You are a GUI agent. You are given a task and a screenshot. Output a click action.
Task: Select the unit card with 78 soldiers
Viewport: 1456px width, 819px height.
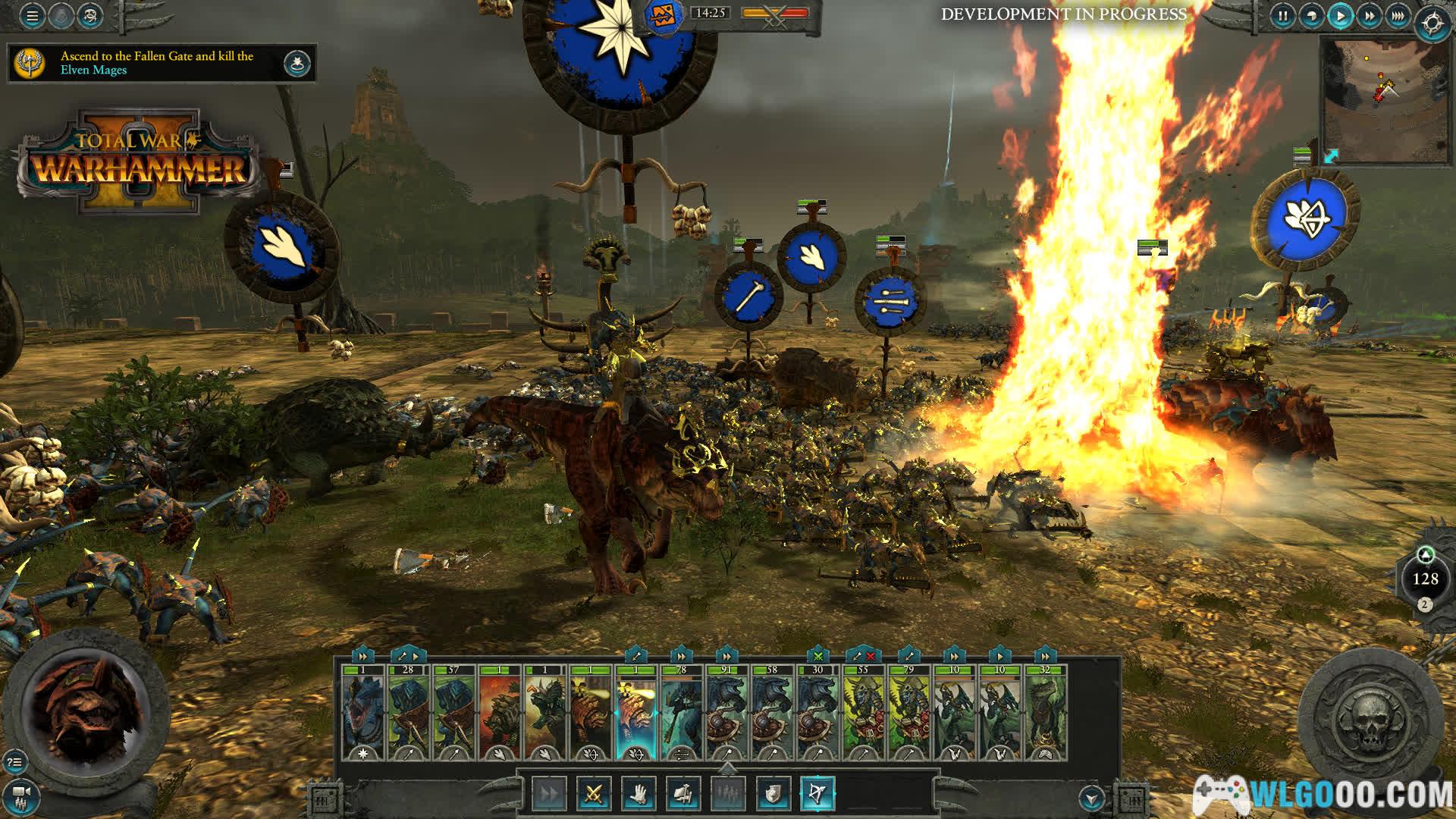click(x=681, y=713)
